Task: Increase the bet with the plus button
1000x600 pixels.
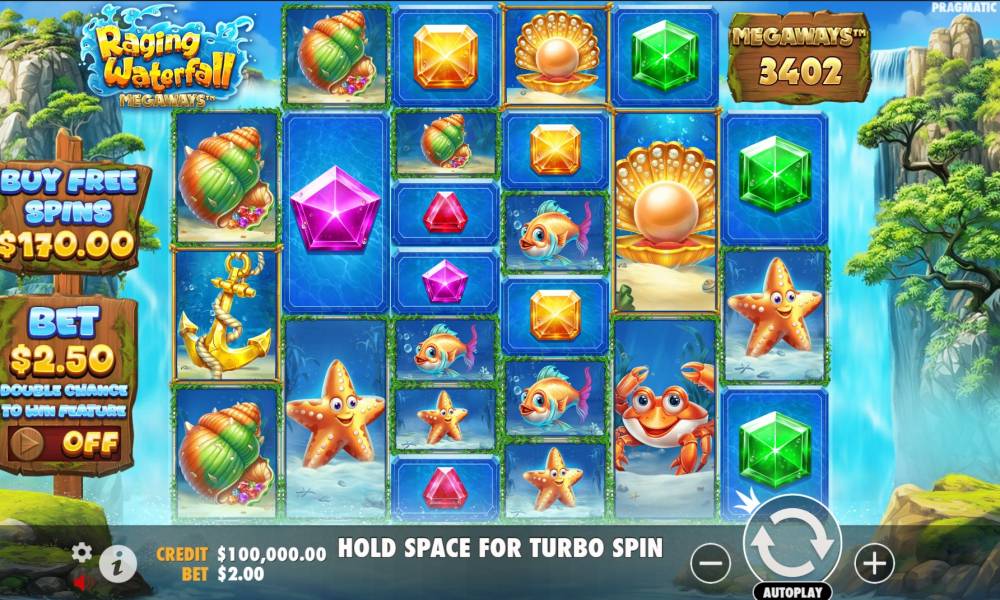Action: tap(874, 564)
